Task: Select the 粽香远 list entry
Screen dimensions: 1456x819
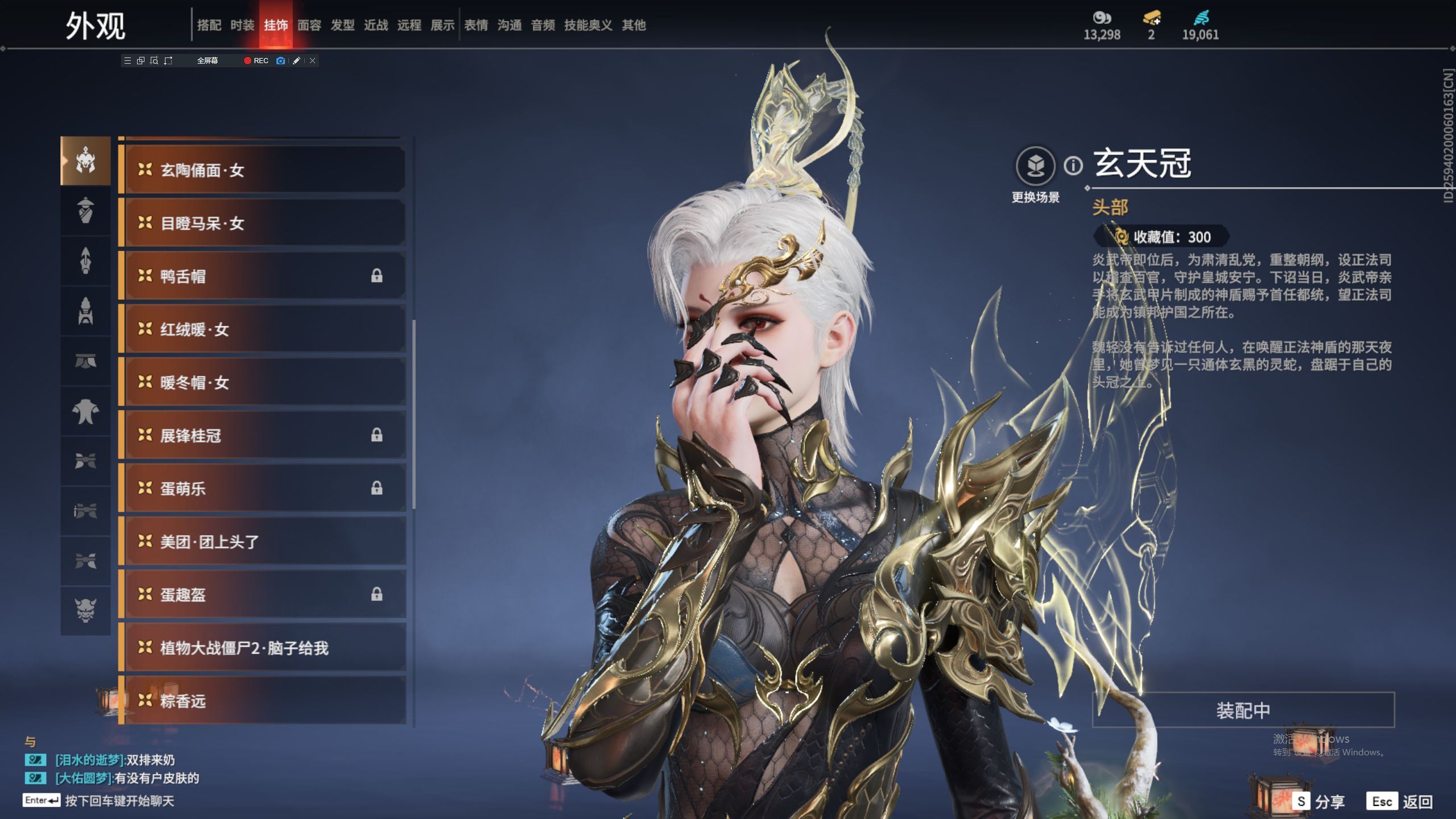Action: point(263,701)
